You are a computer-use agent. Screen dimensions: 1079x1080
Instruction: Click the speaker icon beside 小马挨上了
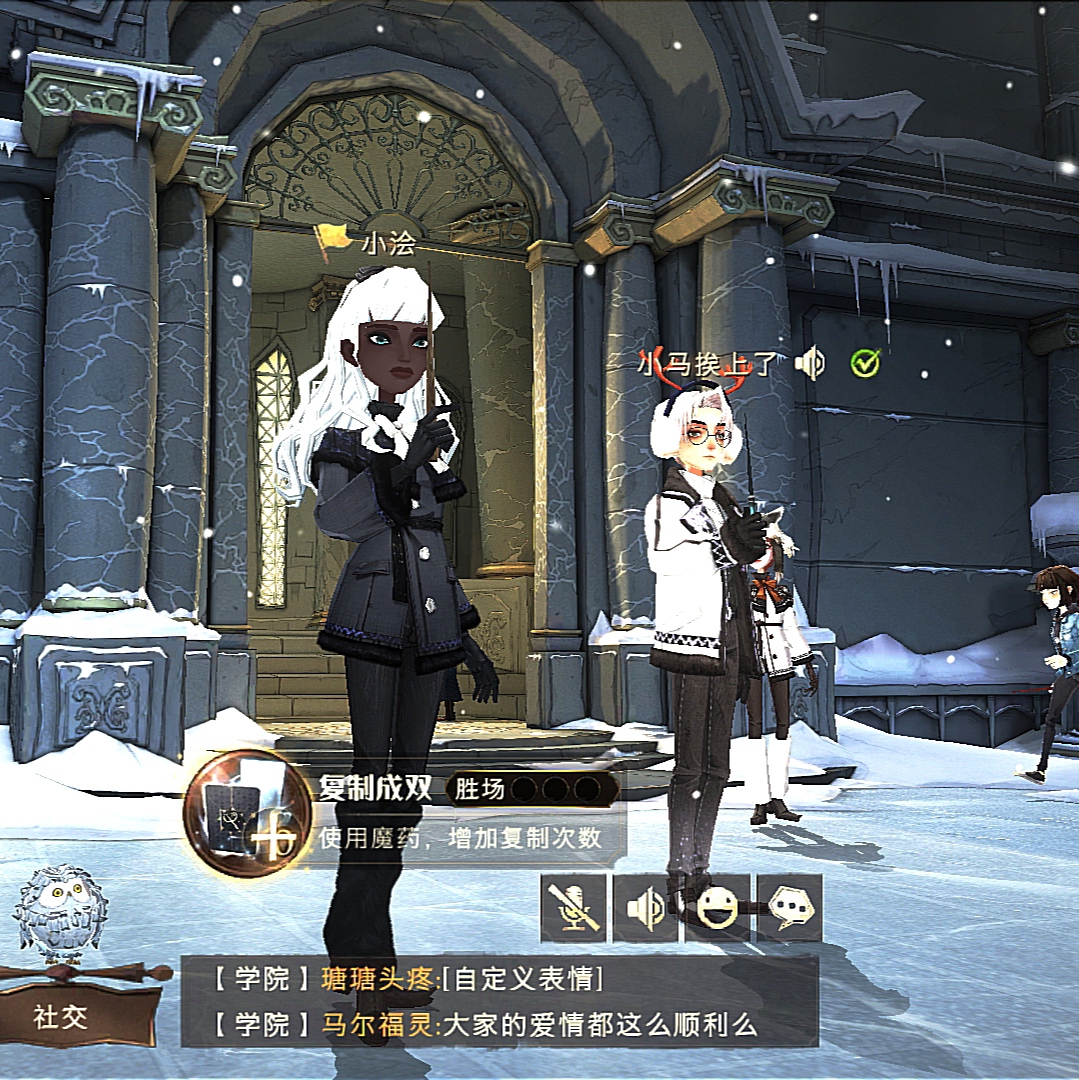point(810,364)
